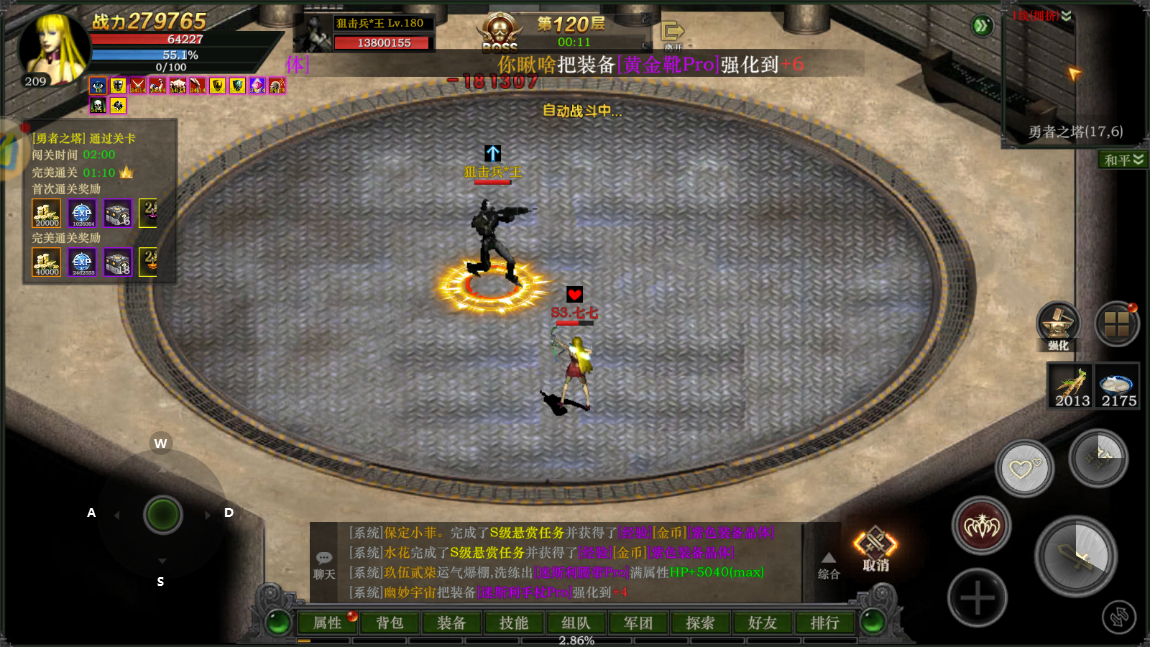Cancel auto-battle with the 取消 button

point(875,549)
